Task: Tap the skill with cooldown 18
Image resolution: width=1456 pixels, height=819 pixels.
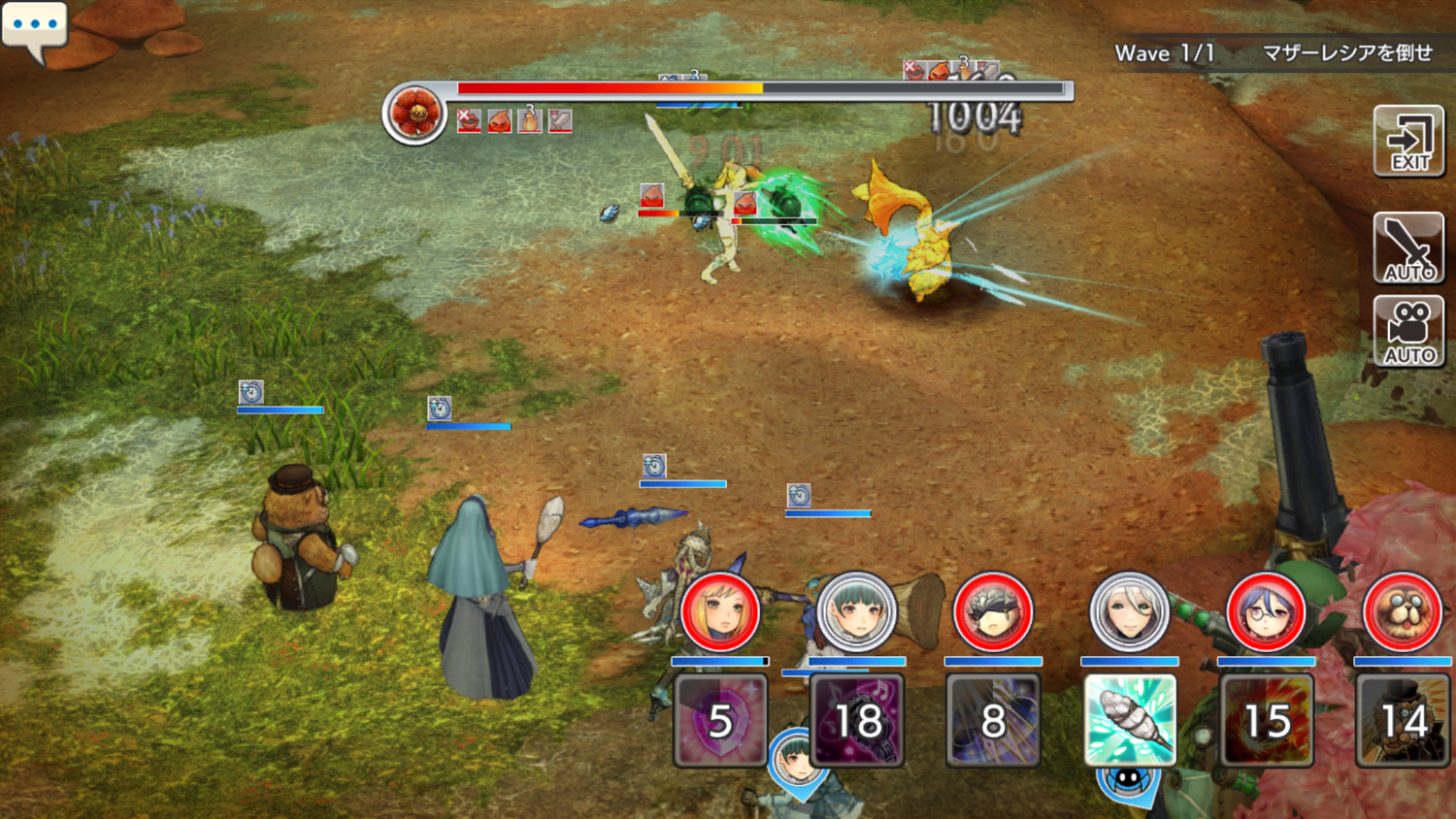Action: [x=857, y=720]
